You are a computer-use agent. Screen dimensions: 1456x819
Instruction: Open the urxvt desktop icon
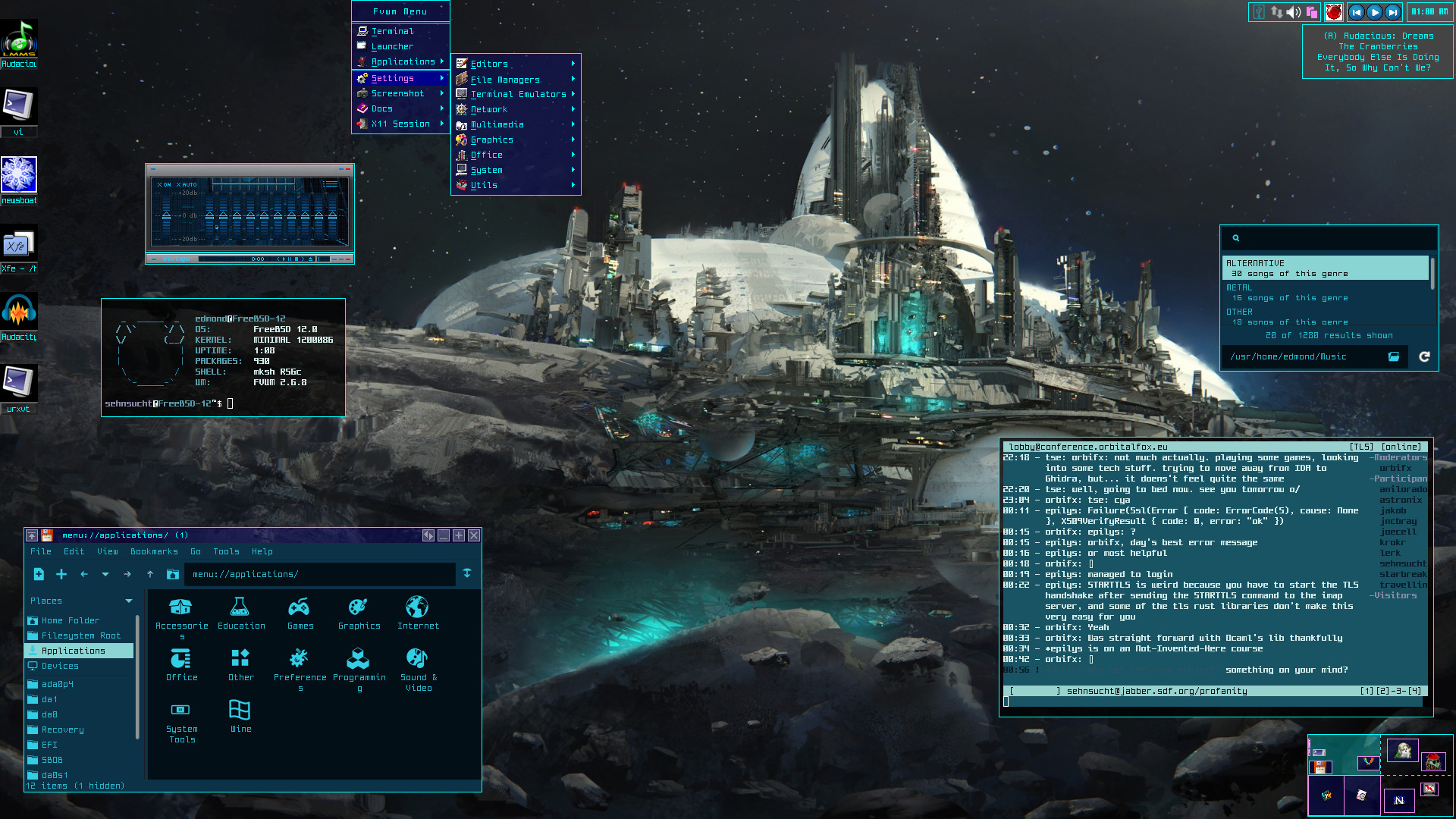coord(19,382)
